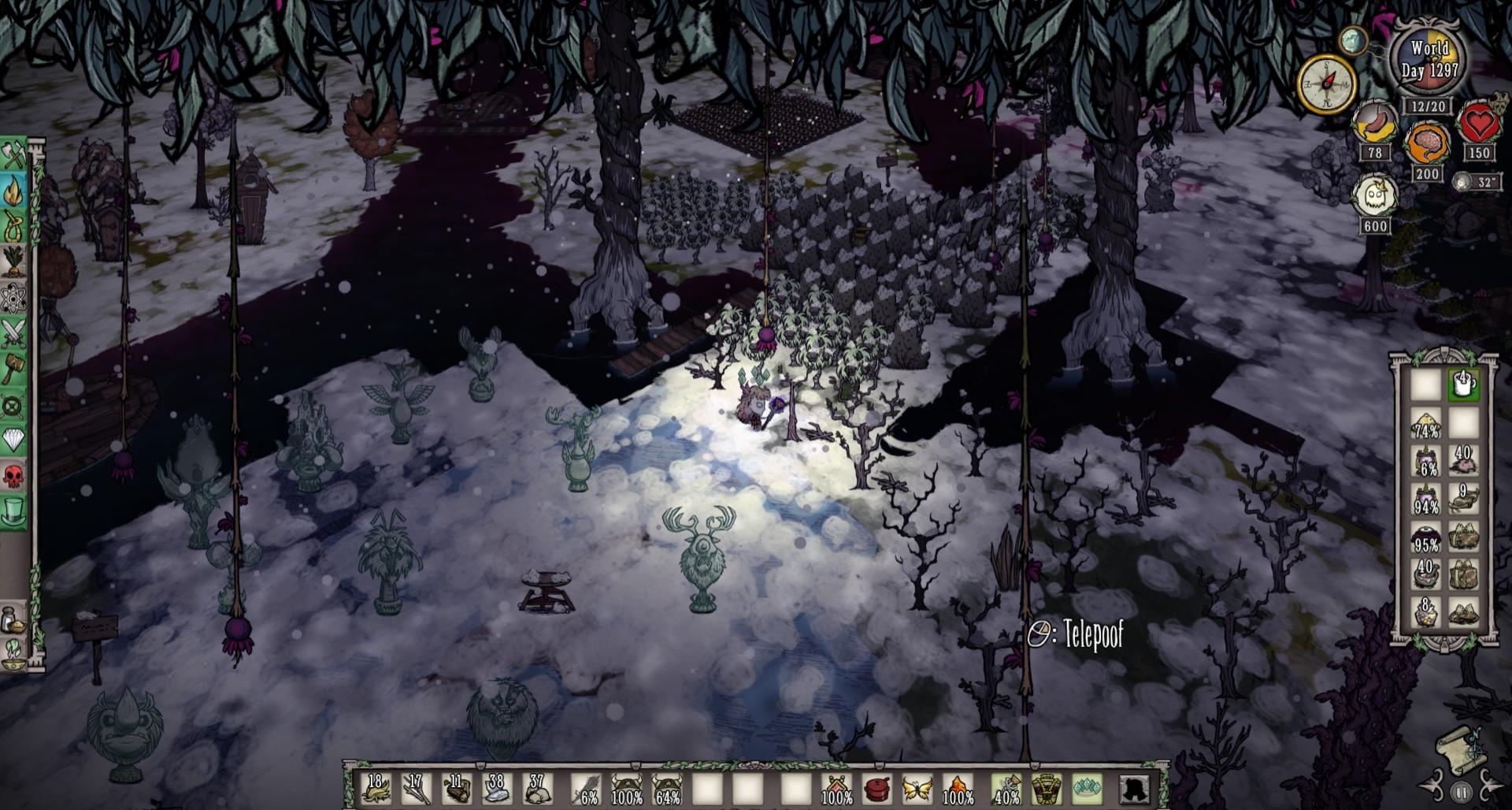Viewport: 1512px width, 810px height.
Task: Select the red crock pot item
Action: 877,789
